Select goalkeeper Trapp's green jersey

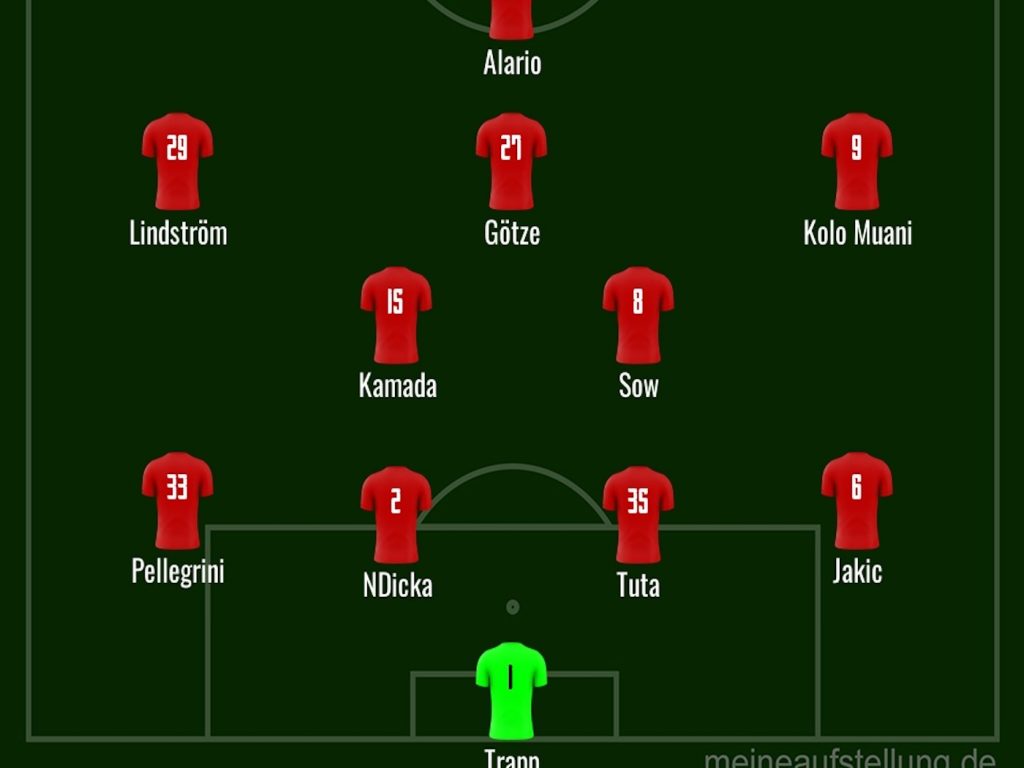(511, 690)
